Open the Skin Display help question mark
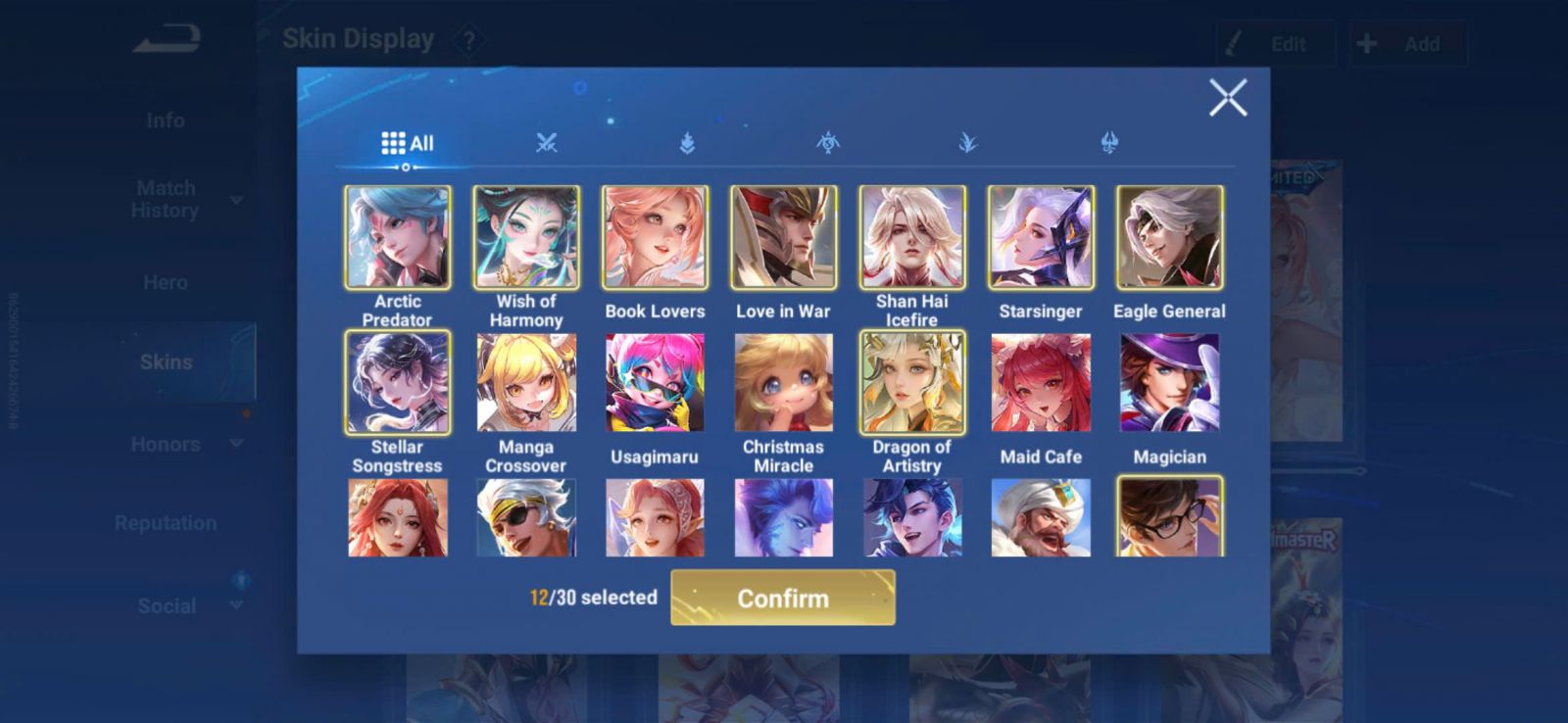The height and width of the screenshot is (723, 1568). coord(469,41)
